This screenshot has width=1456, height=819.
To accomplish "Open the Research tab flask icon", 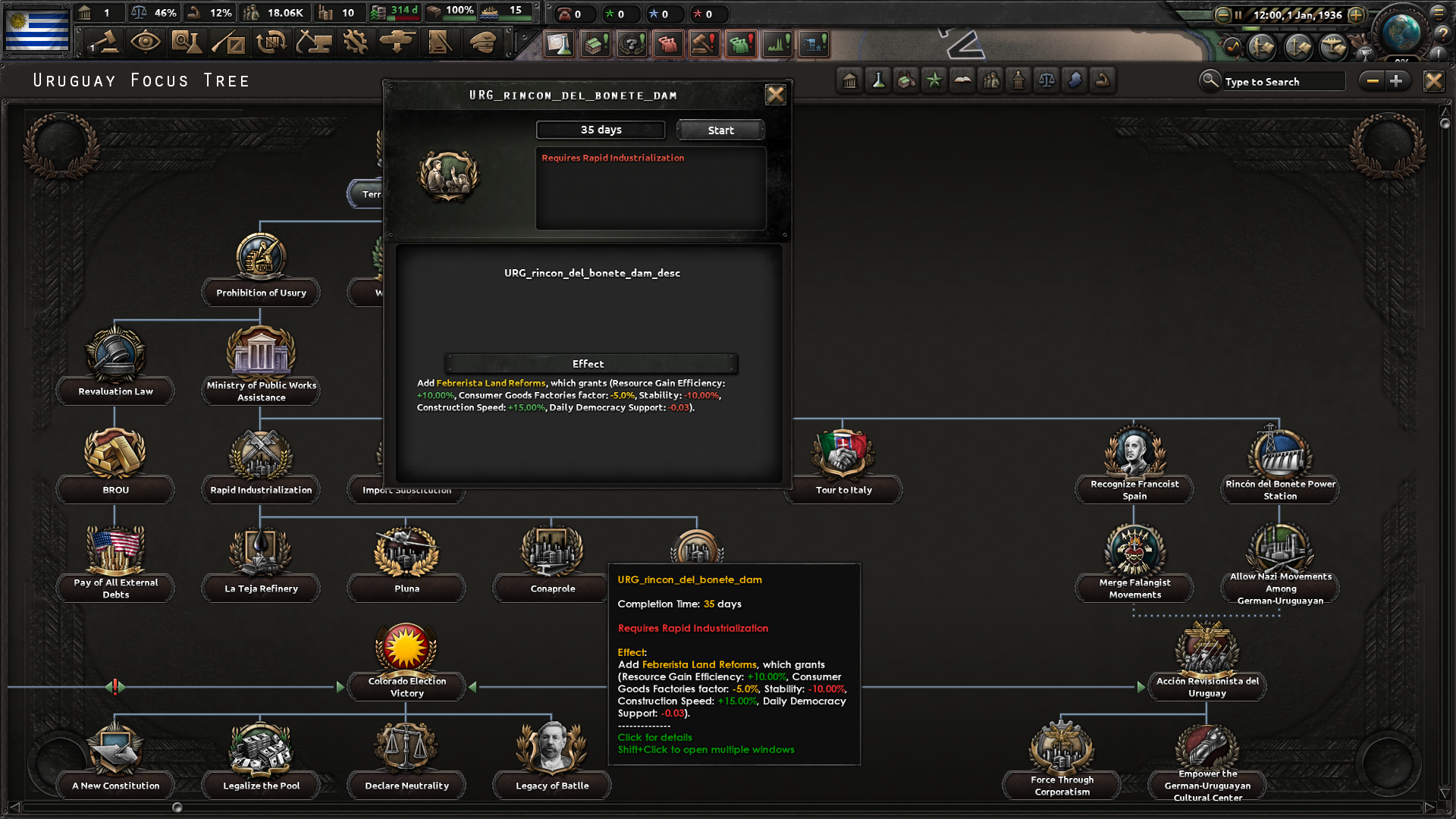I will click(187, 43).
